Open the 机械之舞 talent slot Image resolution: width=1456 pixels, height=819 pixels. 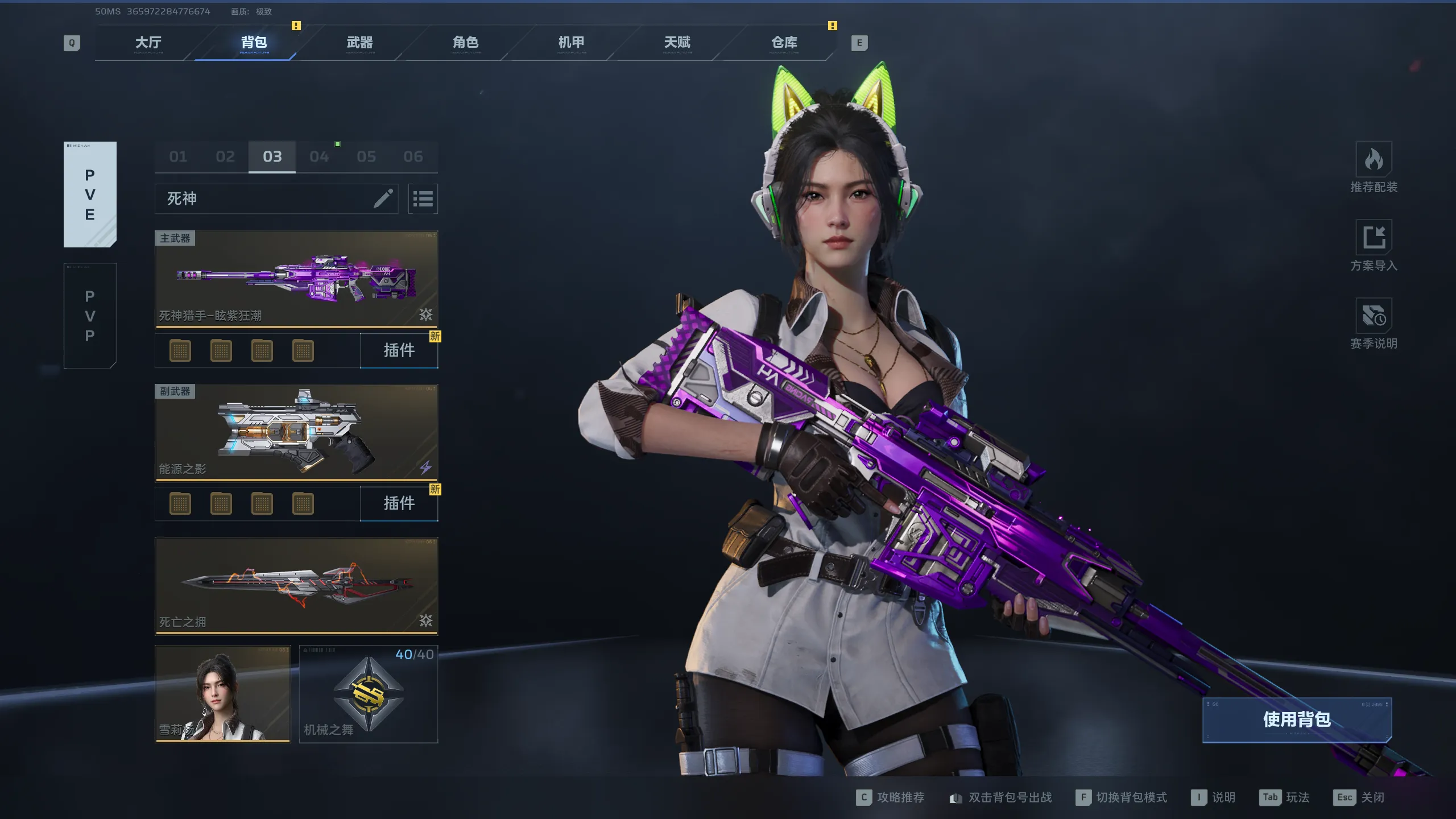click(369, 694)
